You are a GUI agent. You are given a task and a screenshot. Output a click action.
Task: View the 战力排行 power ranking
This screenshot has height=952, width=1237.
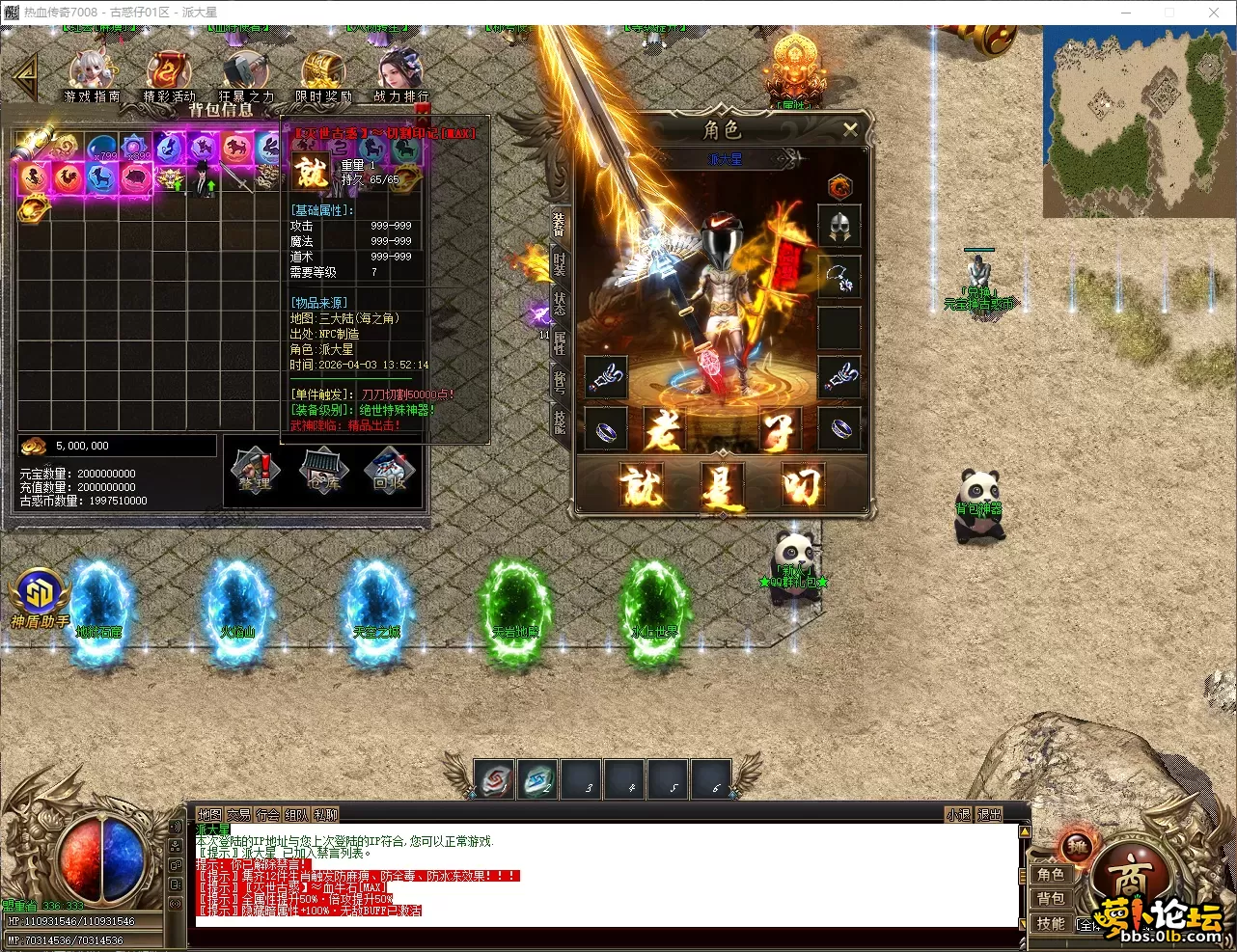click(x=400, y=75)
